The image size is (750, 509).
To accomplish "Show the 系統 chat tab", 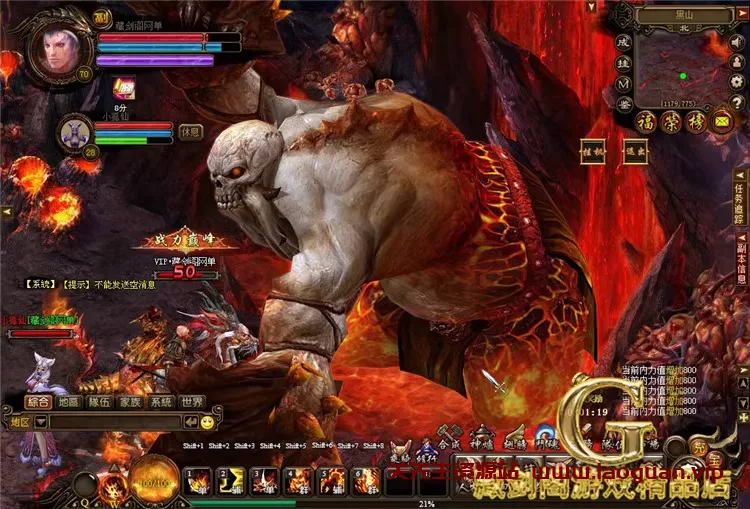I will (160, 402).
